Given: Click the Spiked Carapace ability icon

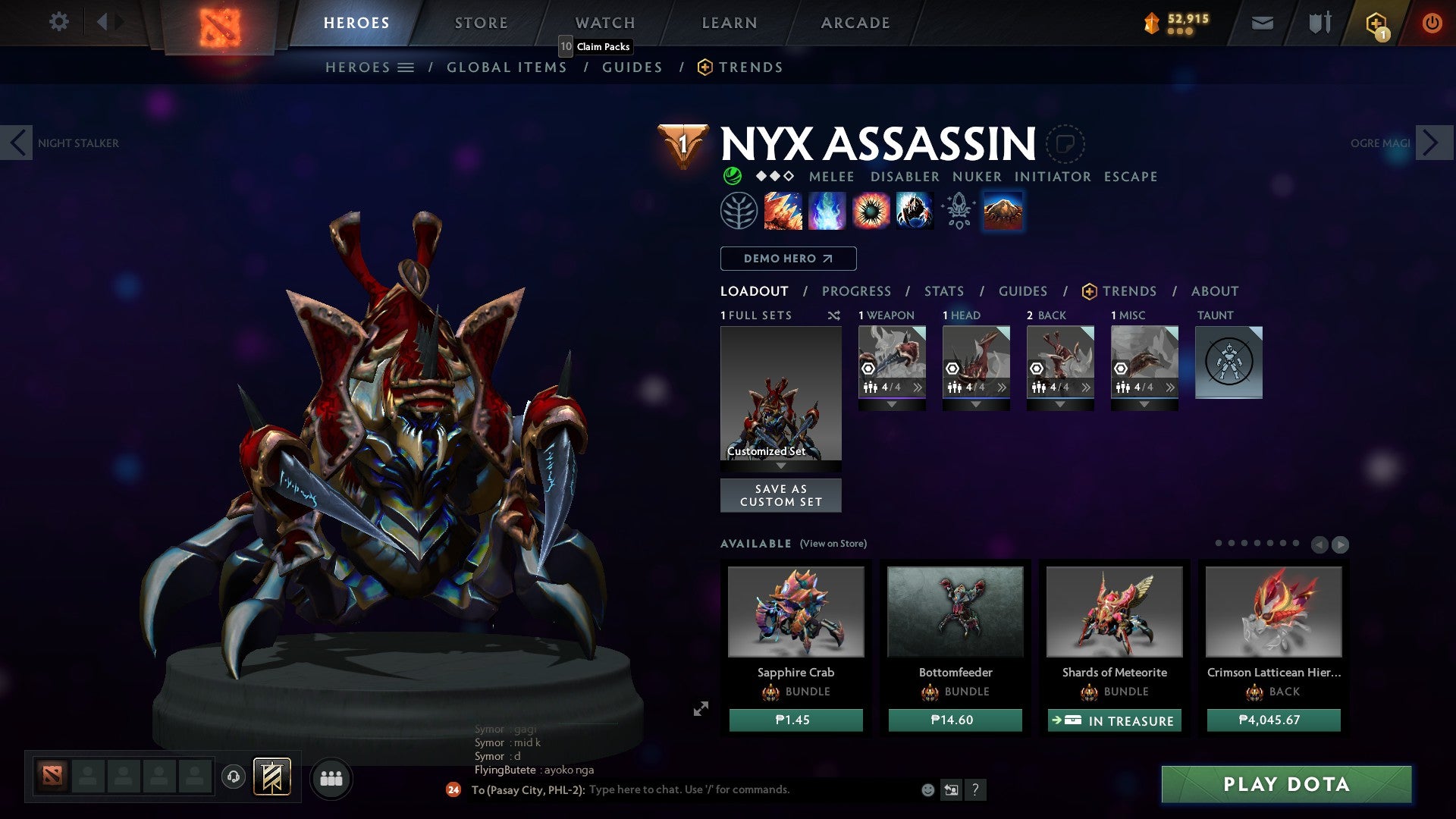Looking at the screenshot, I should (871, 210).
